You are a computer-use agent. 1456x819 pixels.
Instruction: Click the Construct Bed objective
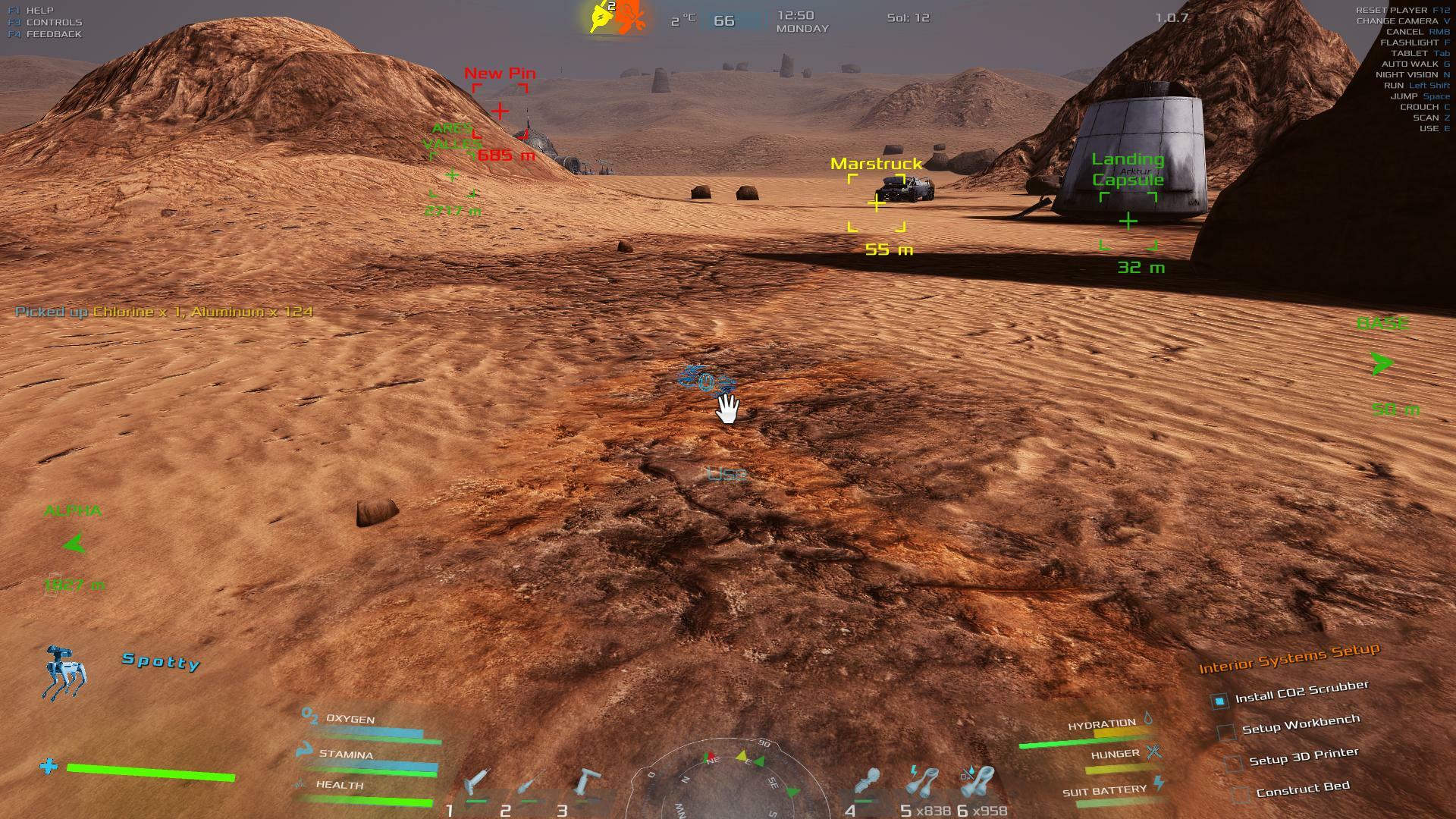click(x=1302, y=789)
